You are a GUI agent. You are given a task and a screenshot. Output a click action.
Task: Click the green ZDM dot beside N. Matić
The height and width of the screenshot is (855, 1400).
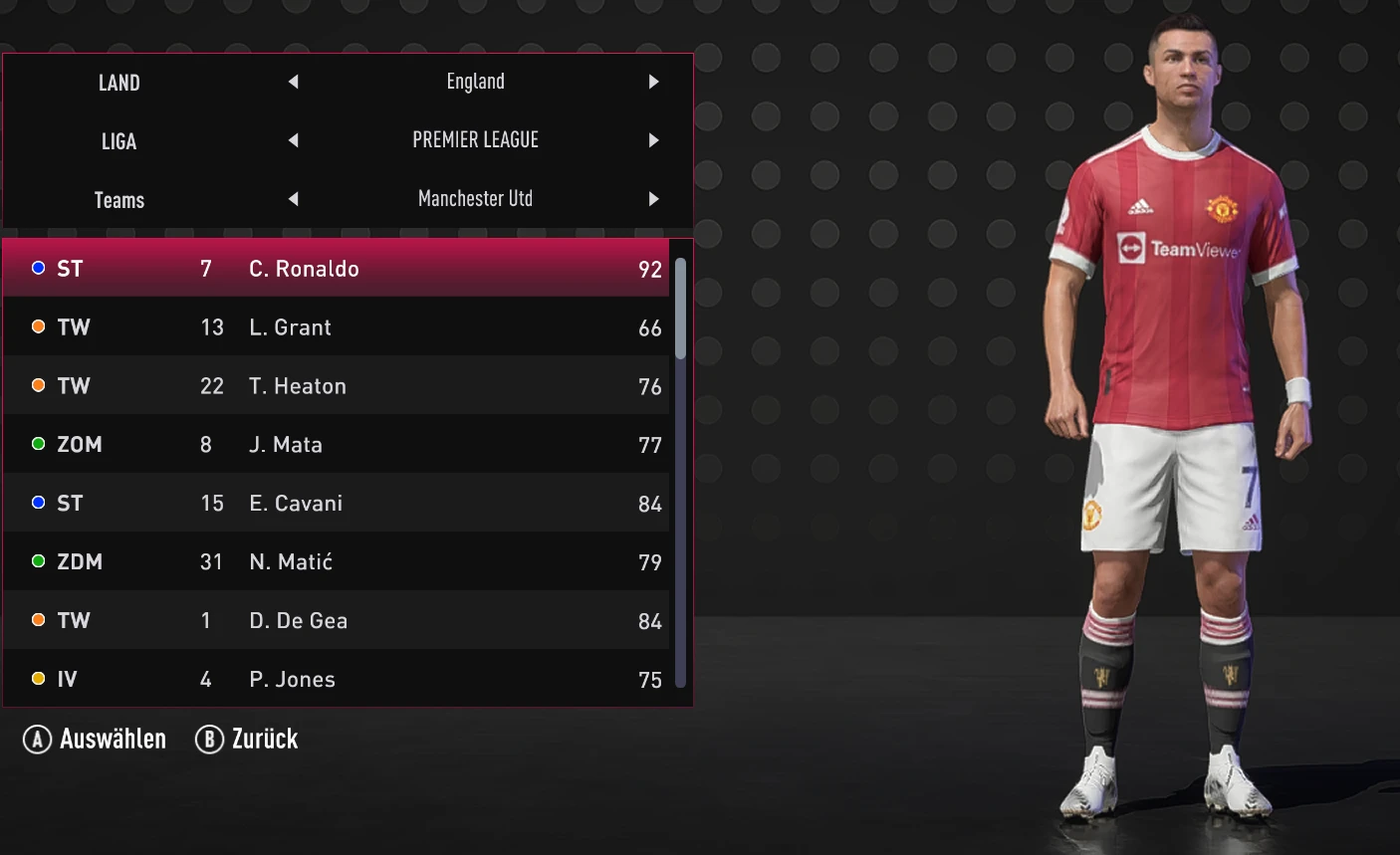(x=38, y=561)
